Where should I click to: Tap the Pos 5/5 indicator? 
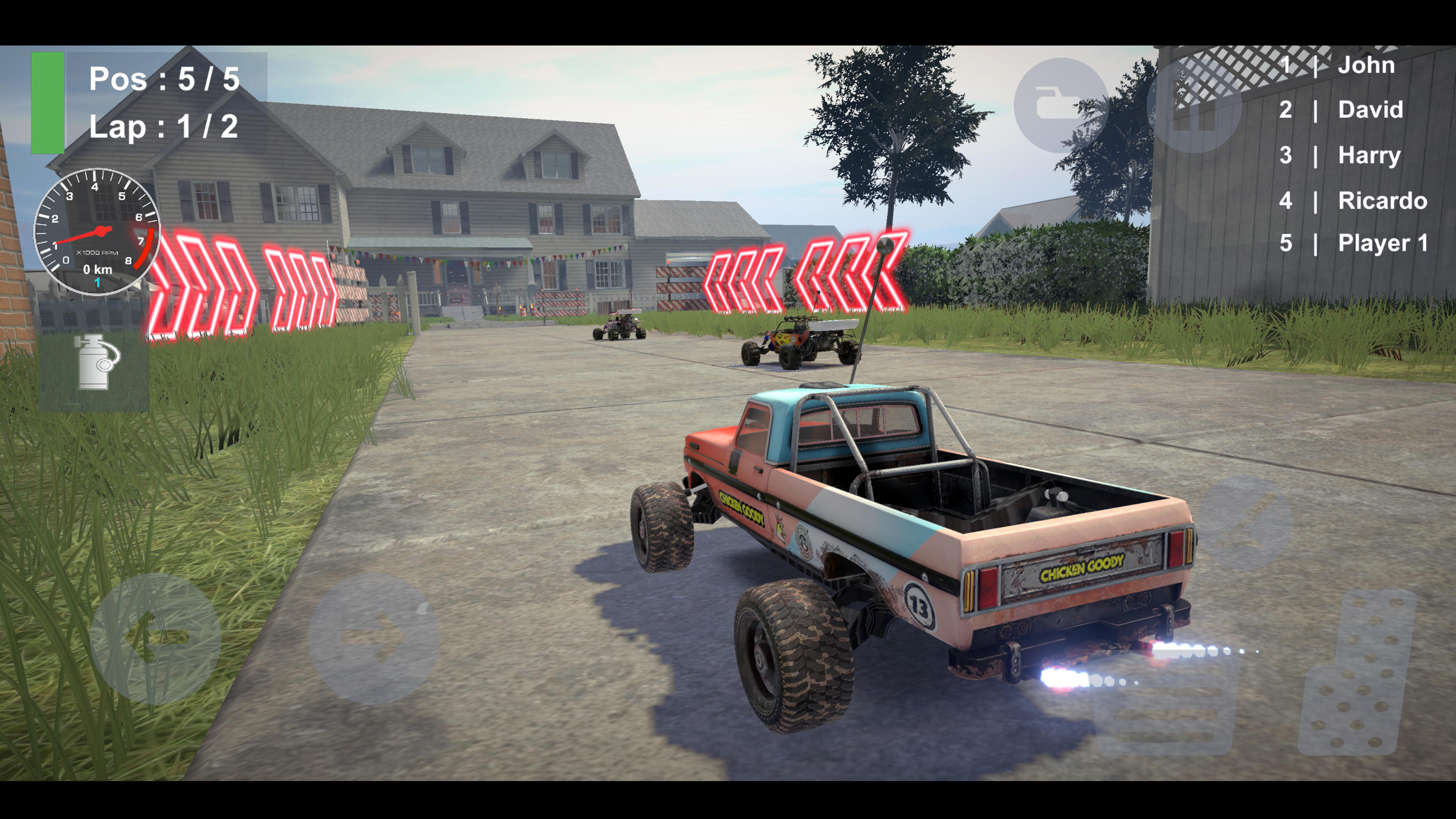(x=164, y=79)
